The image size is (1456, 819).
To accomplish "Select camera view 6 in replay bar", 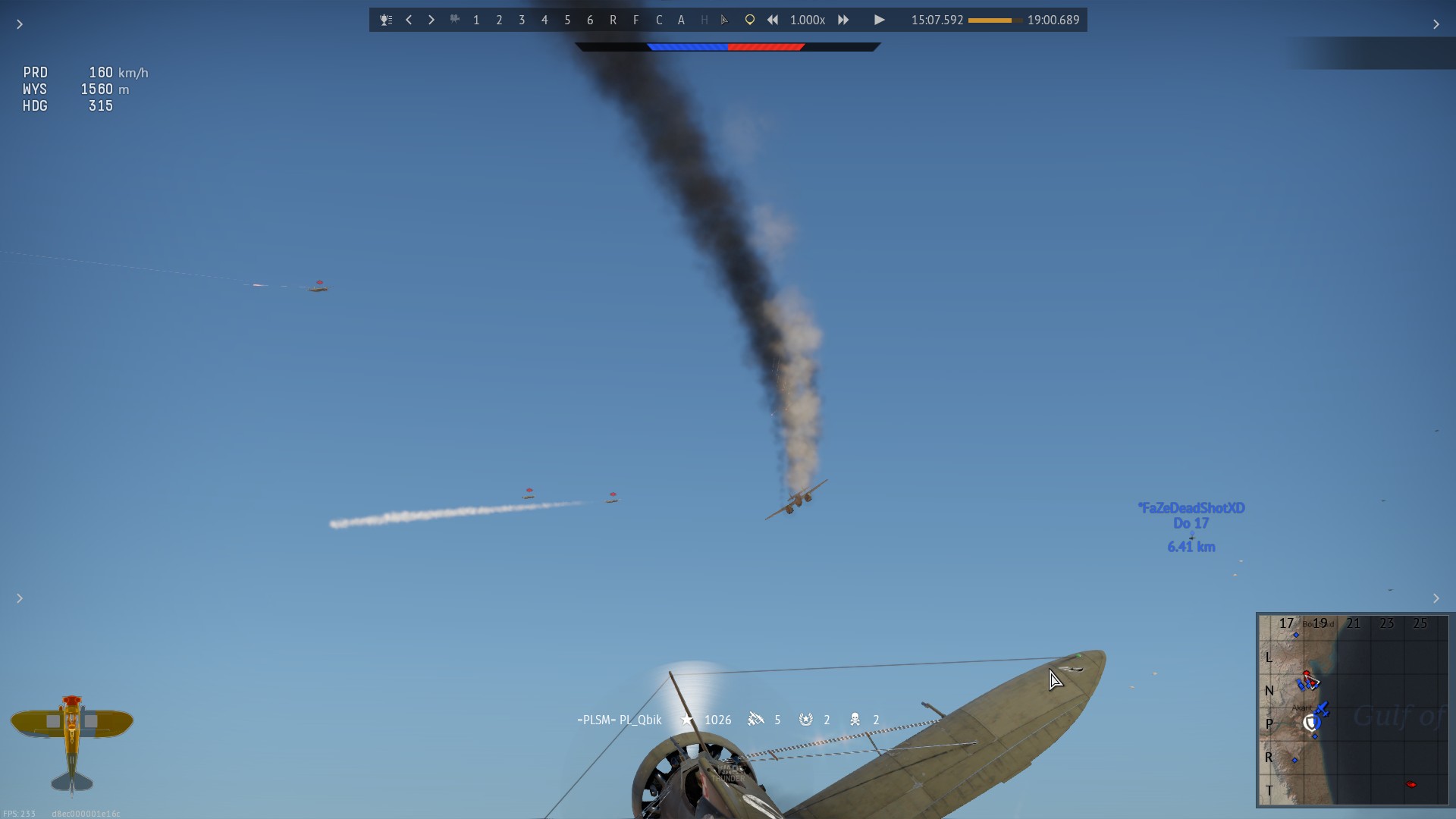I will click(x=590, y=20).
